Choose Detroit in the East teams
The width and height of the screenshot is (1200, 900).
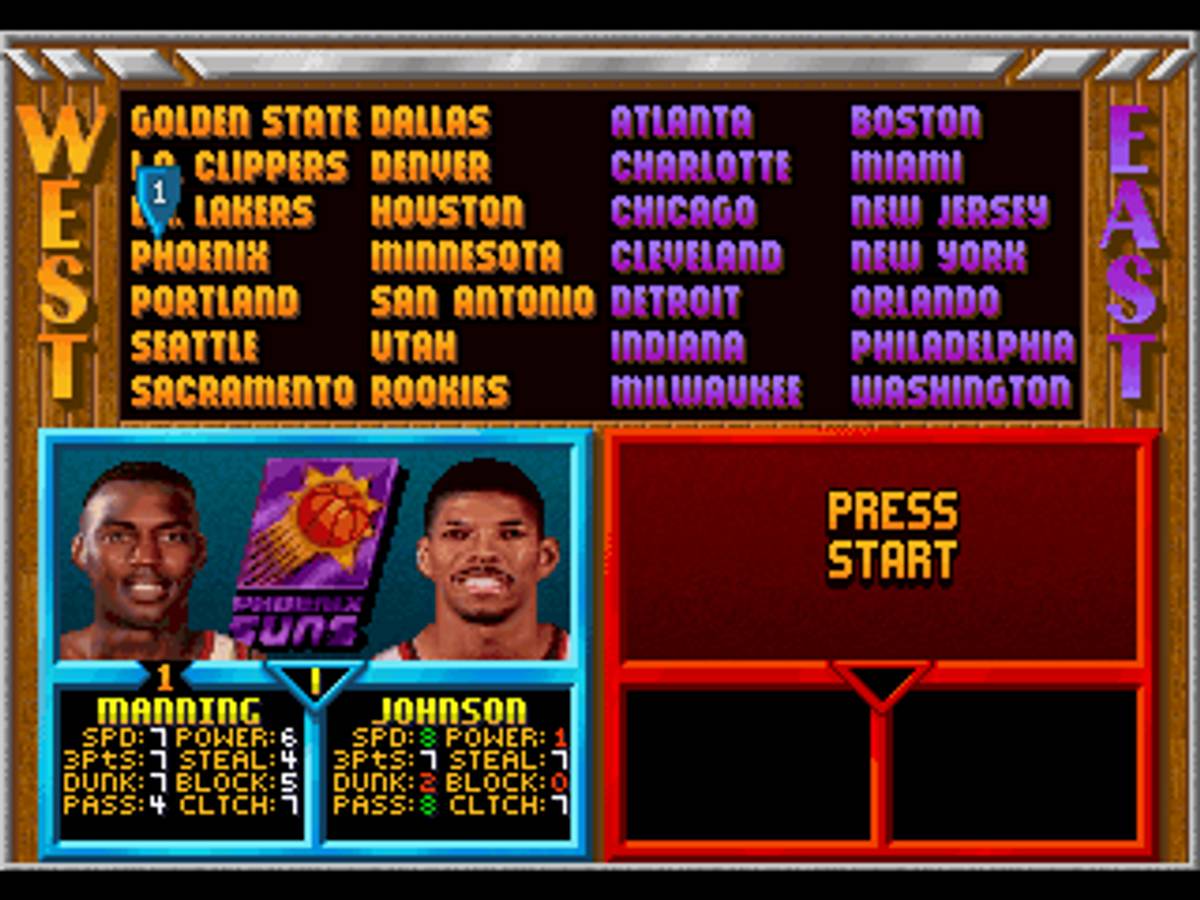(675, 302)
